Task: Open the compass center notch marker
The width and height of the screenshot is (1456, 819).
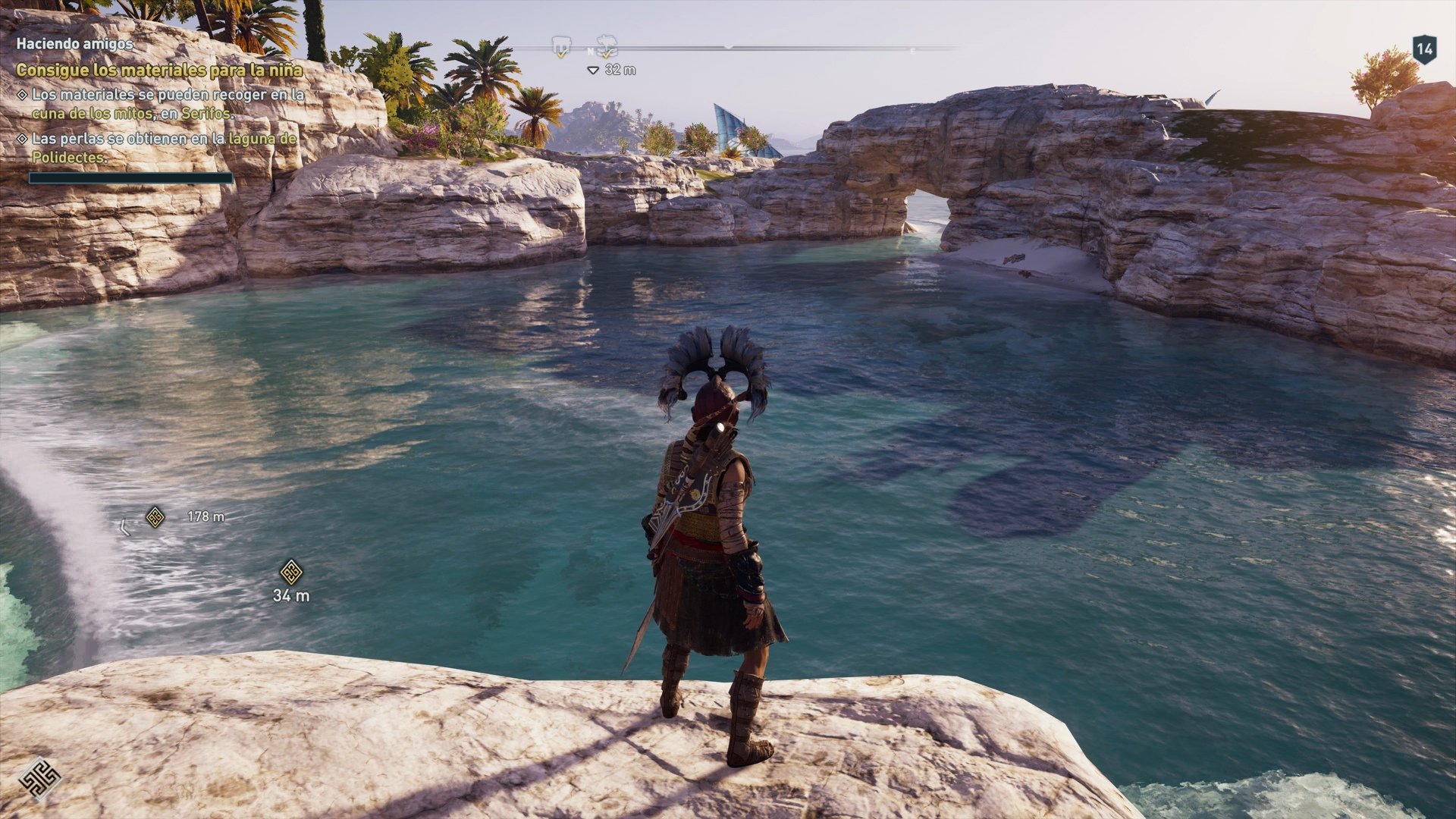Action: click(728, 45)
